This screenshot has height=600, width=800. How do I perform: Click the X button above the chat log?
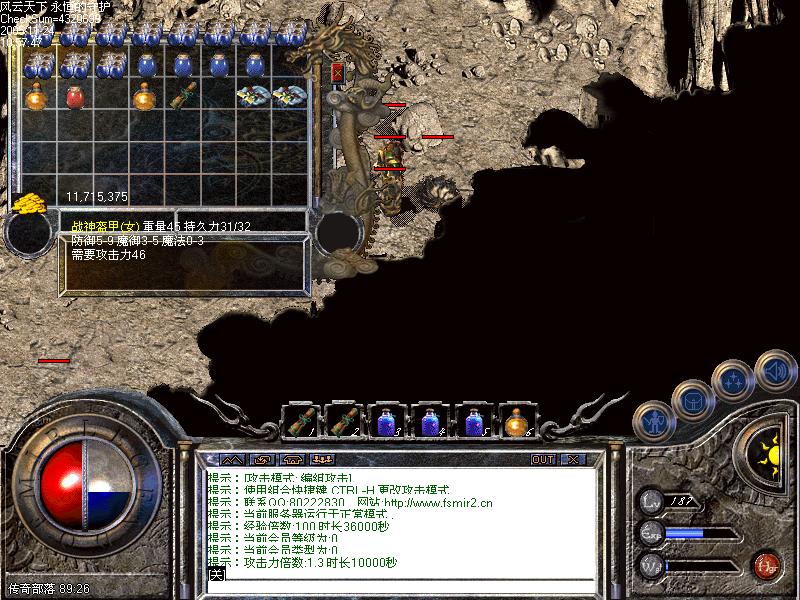(x=572, y=460)
